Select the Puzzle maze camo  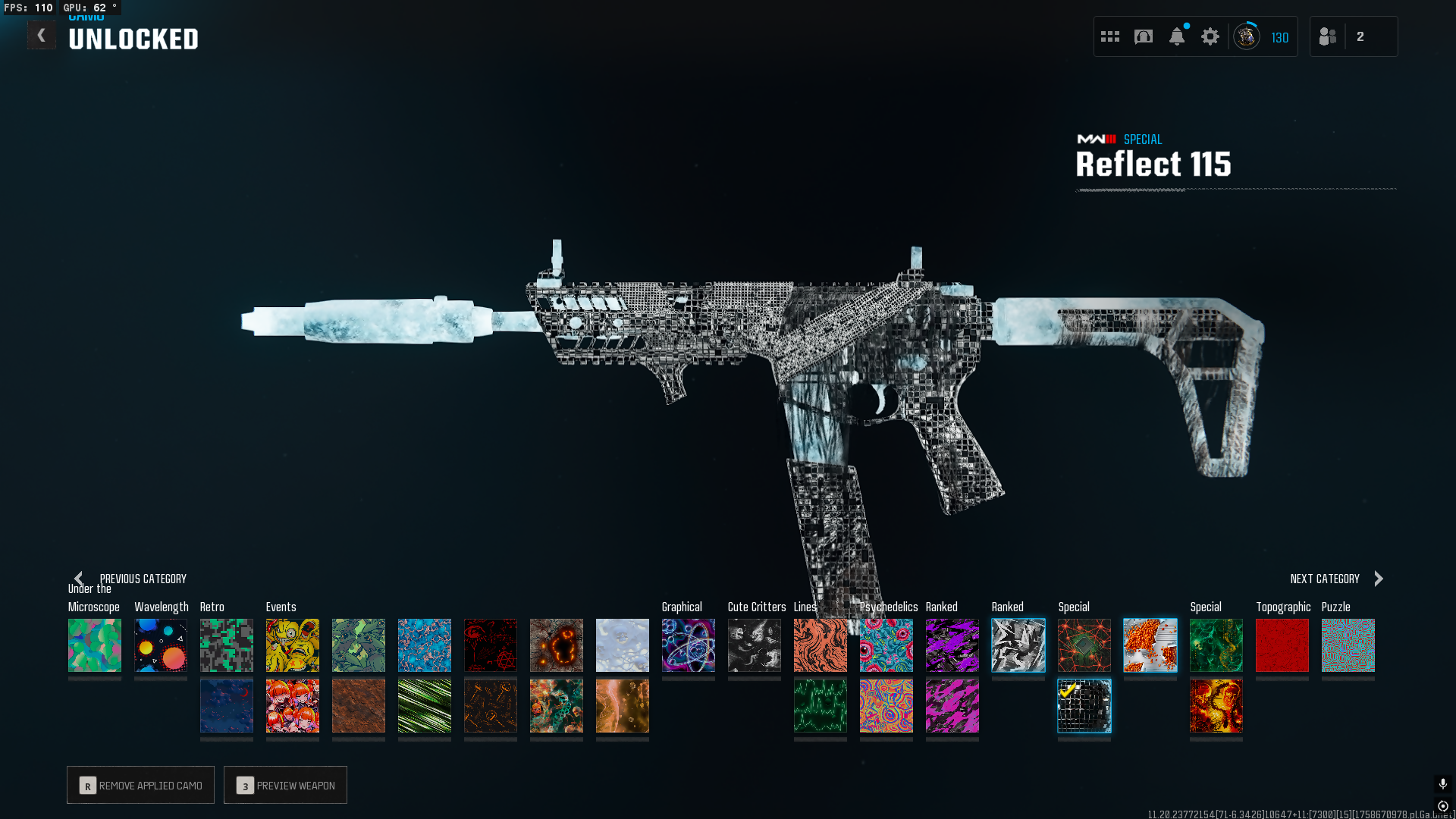pos(1348,645)
